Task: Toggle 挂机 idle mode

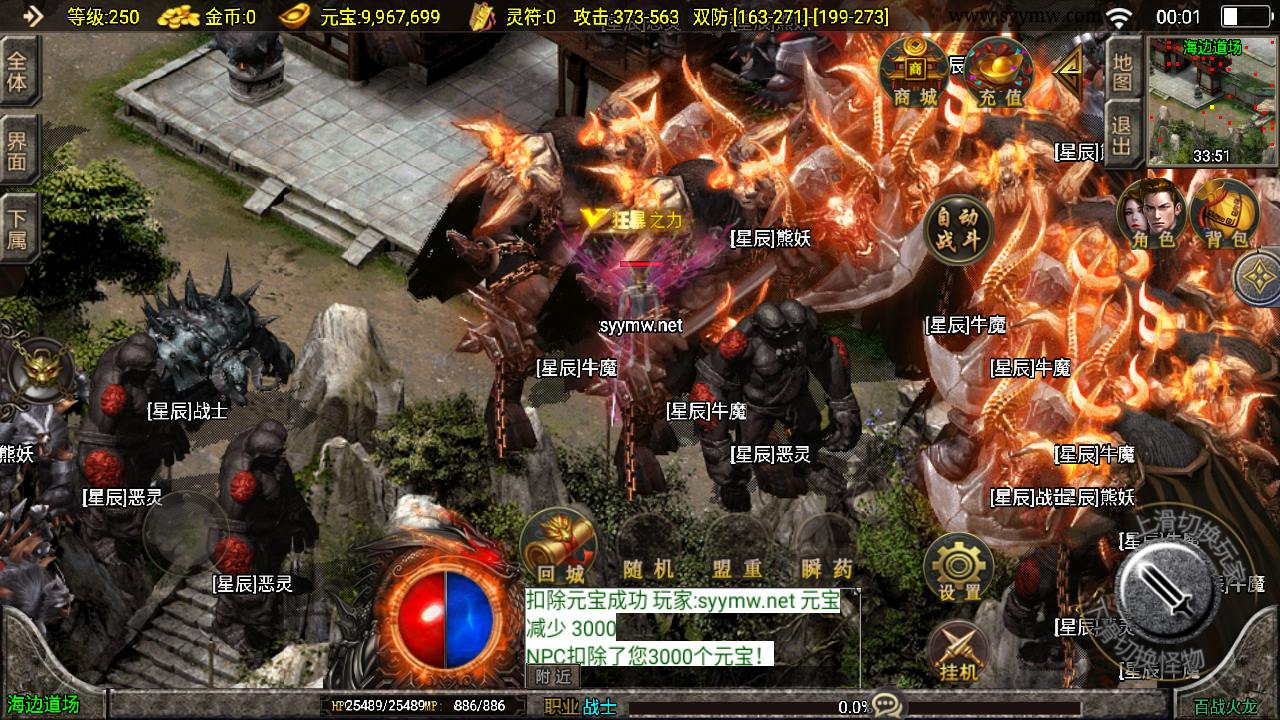Action: (958, 652)
